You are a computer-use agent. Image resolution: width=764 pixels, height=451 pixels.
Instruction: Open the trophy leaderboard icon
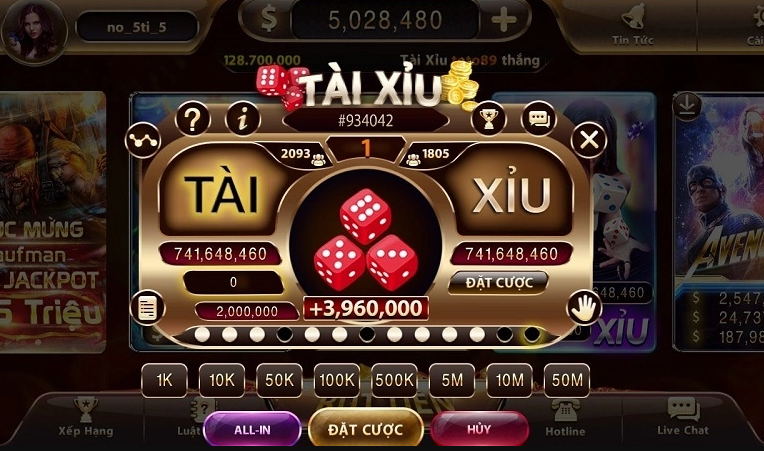[488, 118]
